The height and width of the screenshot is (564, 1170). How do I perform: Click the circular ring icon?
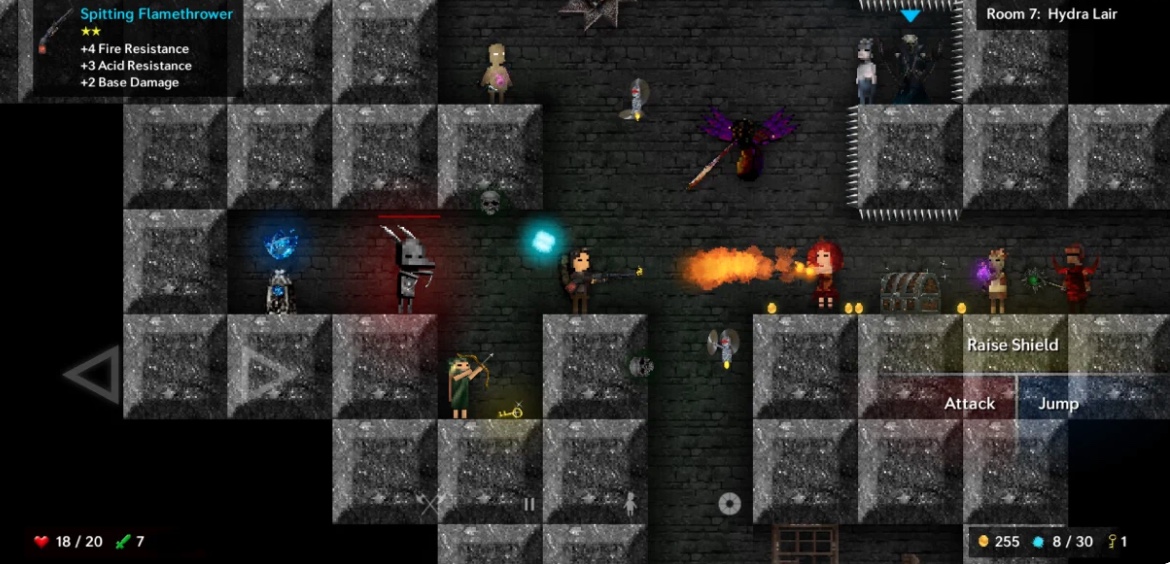coord(730,504)
